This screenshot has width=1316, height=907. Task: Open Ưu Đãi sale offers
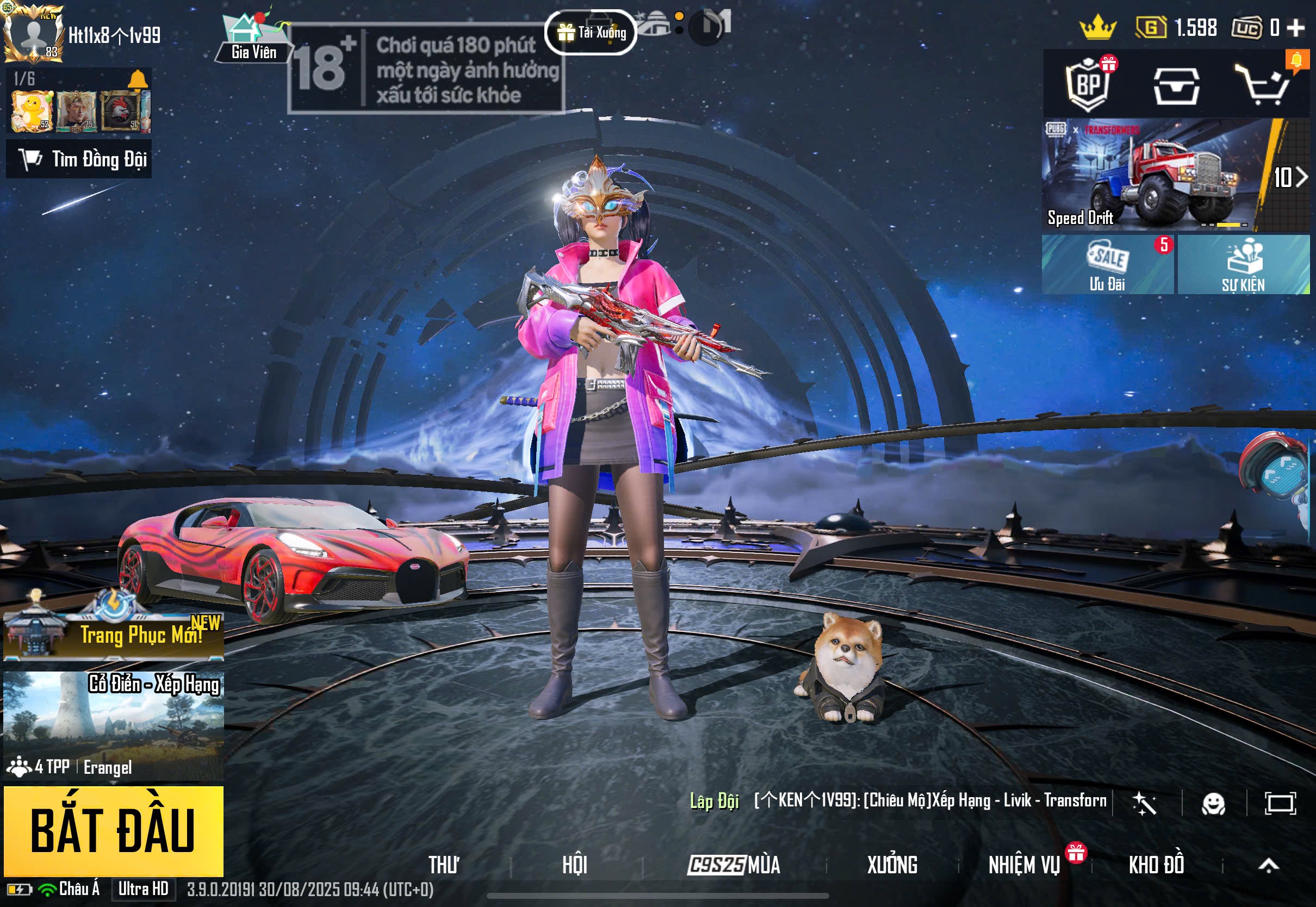pyautogui.click(x=1107, y=265)
